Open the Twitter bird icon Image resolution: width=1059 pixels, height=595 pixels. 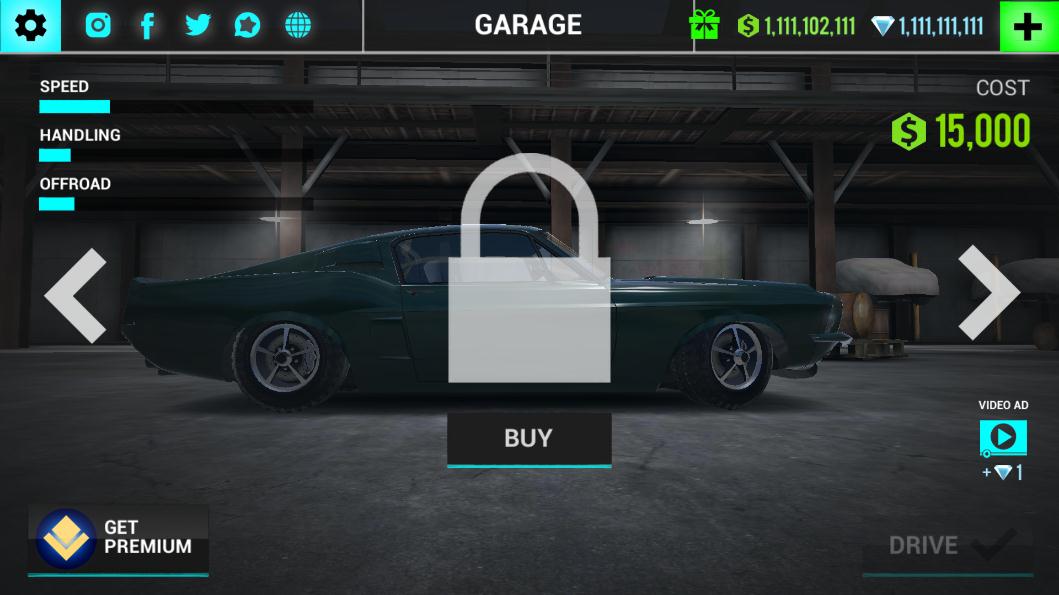tap(198, 26)
